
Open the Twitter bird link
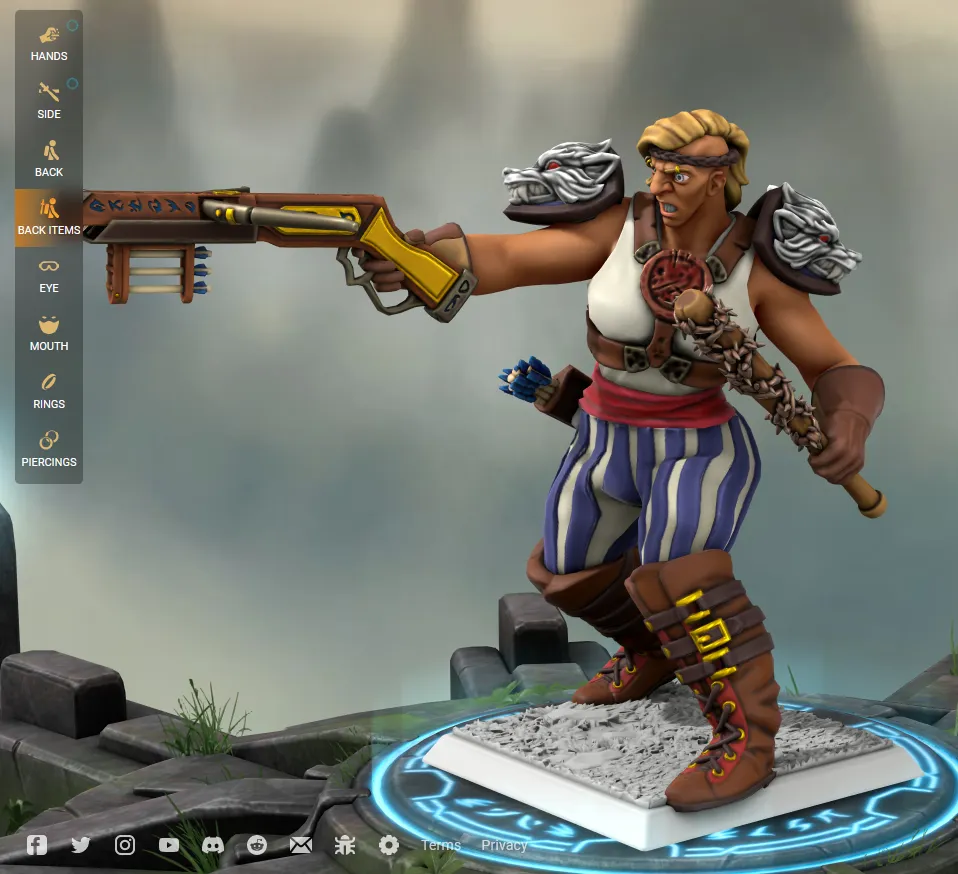click(81, 845)
